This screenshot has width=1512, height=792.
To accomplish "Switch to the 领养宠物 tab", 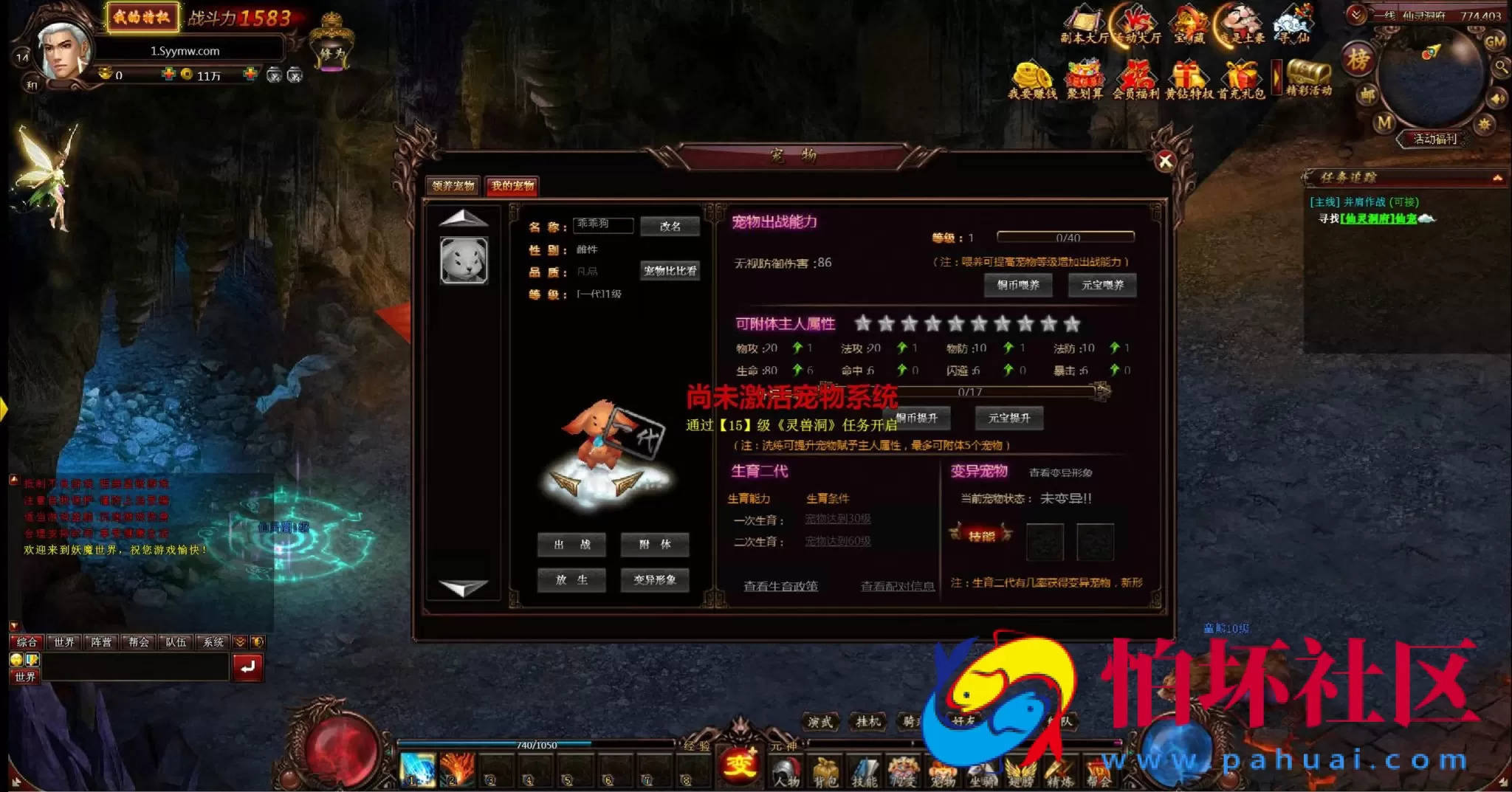I will (x=453, y=186).
